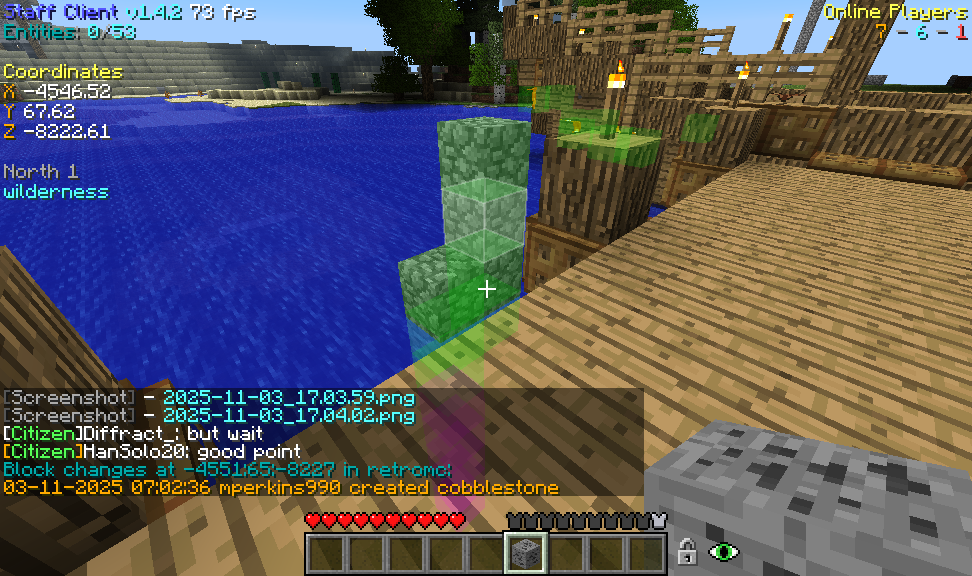This screenshot has width=972, height=576.
Task: Click the padlock icon beside the hotbar
Action: click(687, 551)
